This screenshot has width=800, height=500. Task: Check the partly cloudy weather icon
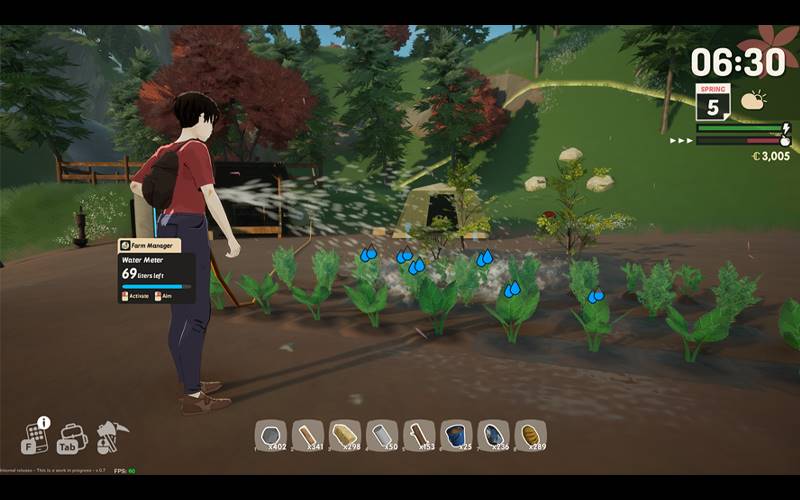pyautogui.click(x=752, y=100)
